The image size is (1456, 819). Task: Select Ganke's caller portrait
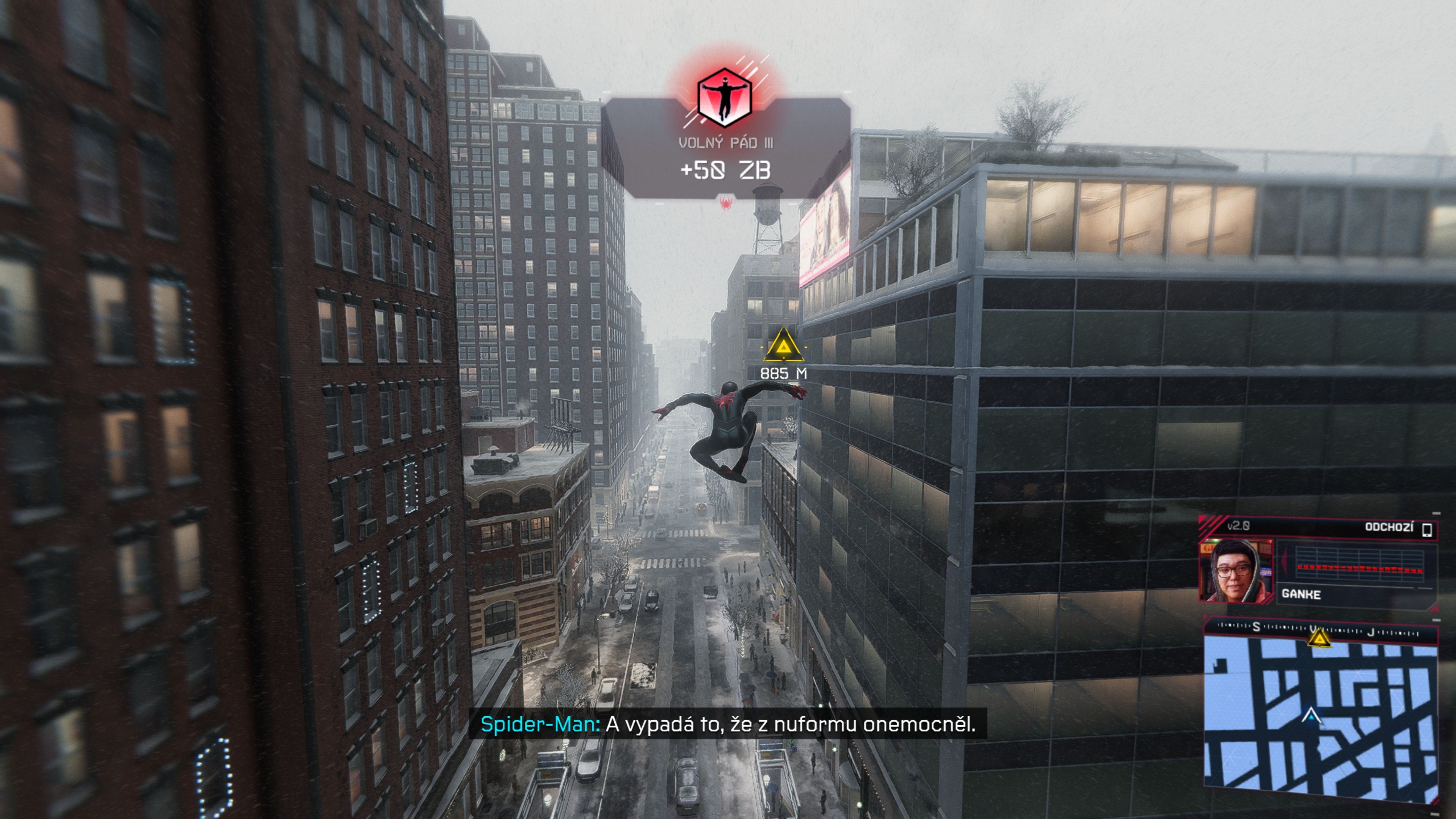point(1236,570)
